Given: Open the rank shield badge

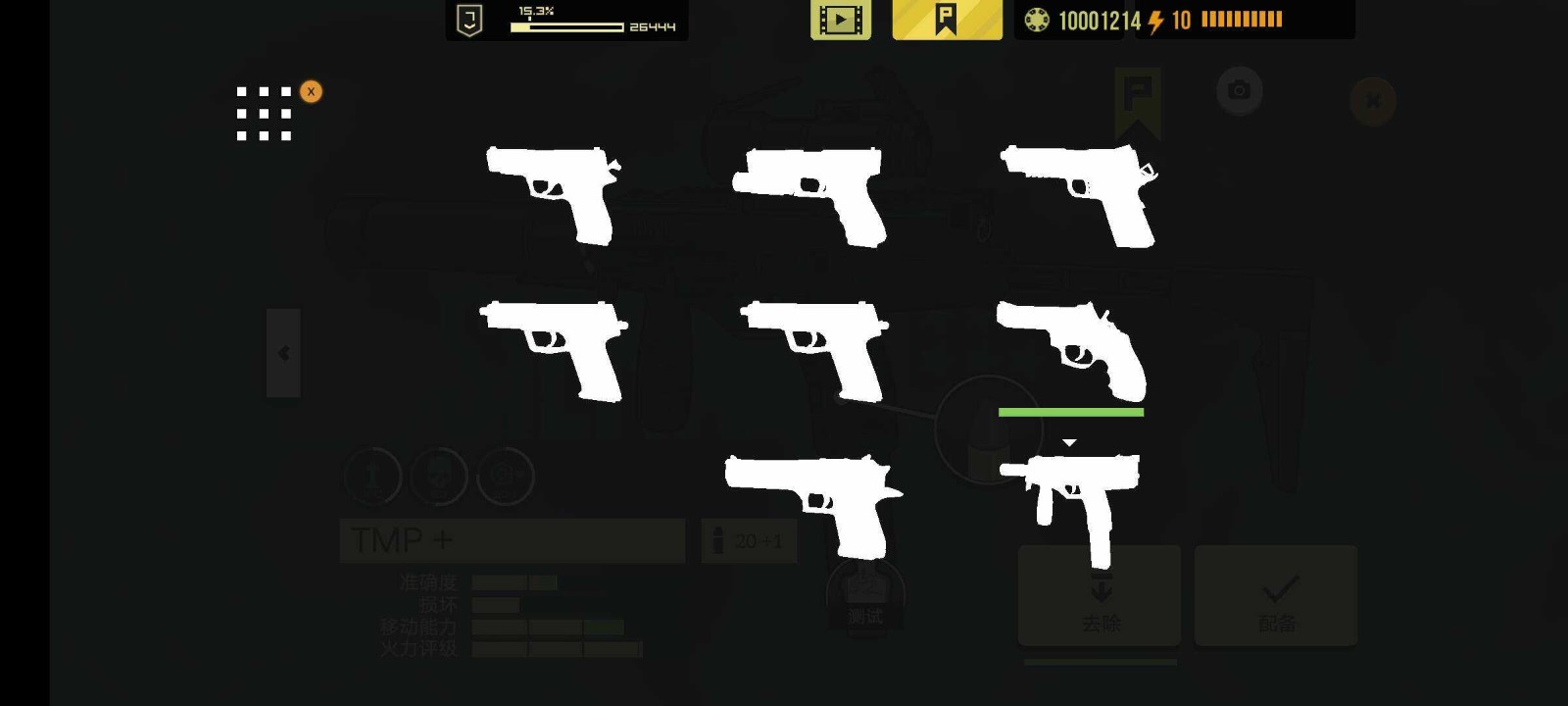Looking at the screenshot, I should click(470, 20).
